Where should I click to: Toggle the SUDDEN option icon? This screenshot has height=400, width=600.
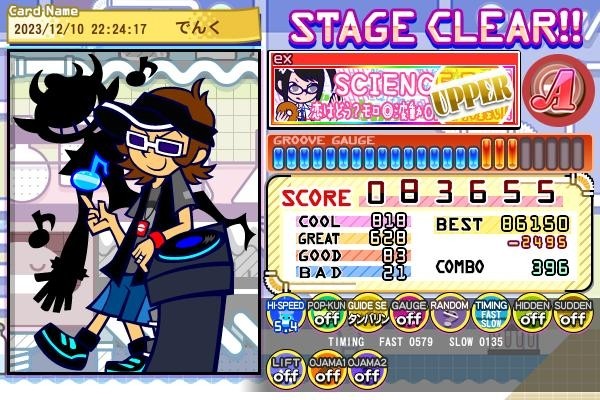[x=572, y=318]
